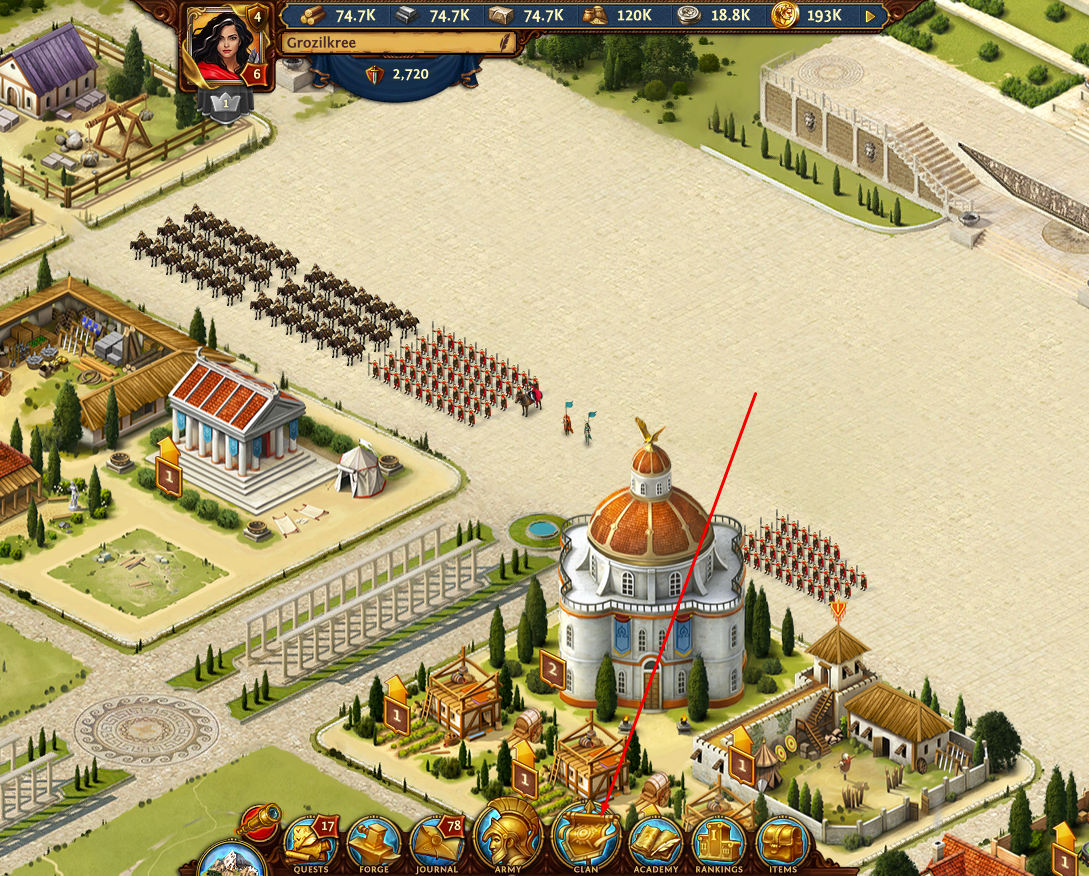
Task: Edit the Grozilkree name with the quill
Action: (x=506, y=43)
